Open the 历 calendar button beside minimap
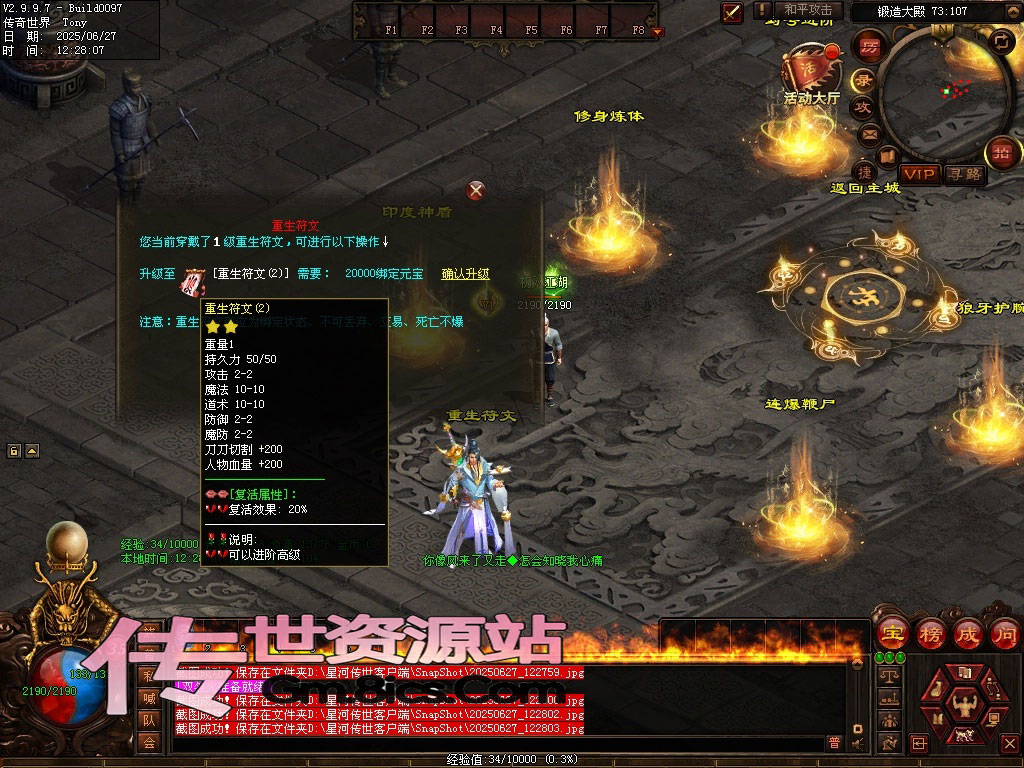Screen dimensions: 1024x768 pos(869,46)
